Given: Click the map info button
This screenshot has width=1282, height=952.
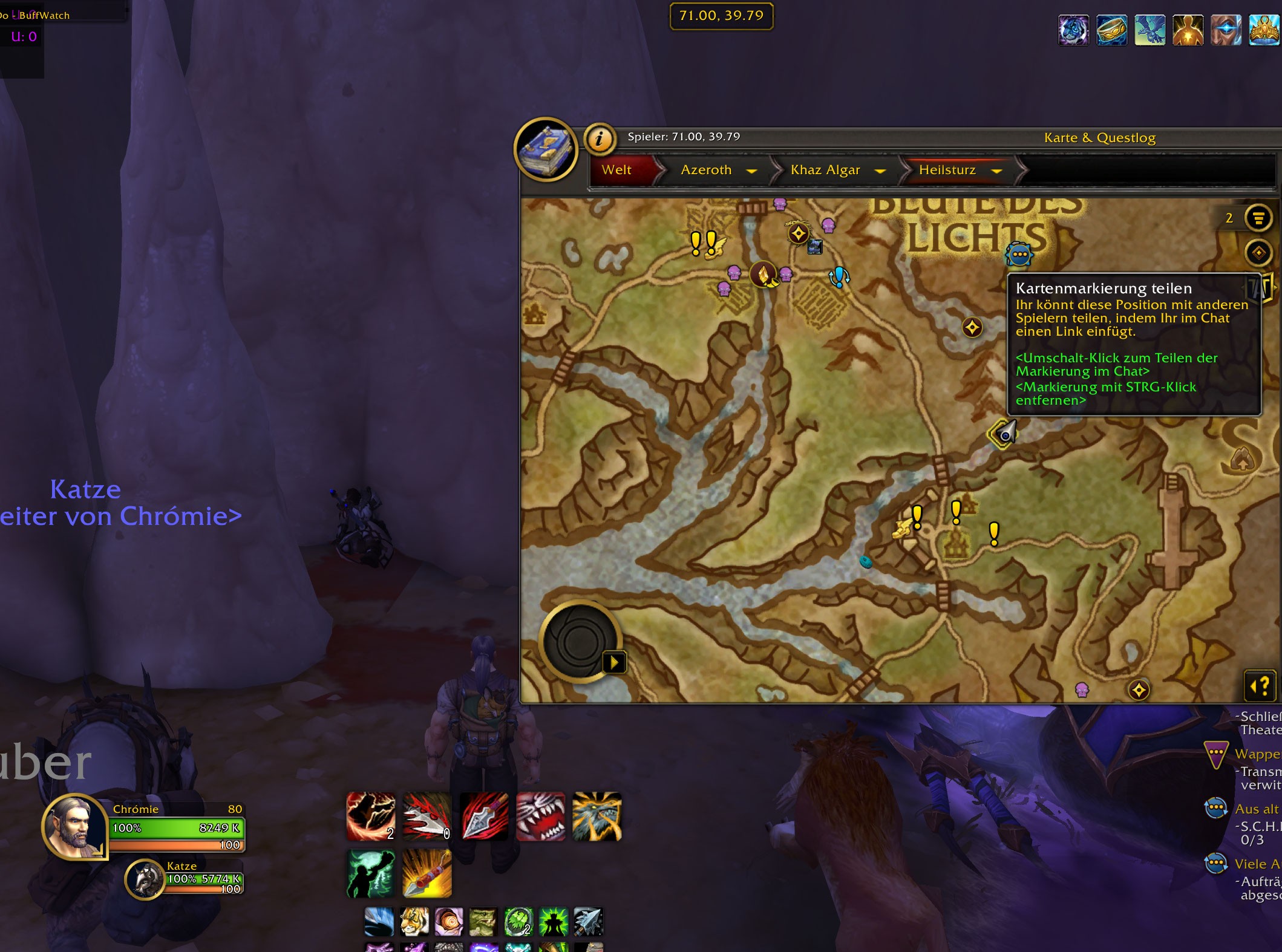Looking at the screenshot, I should (599, 139).
